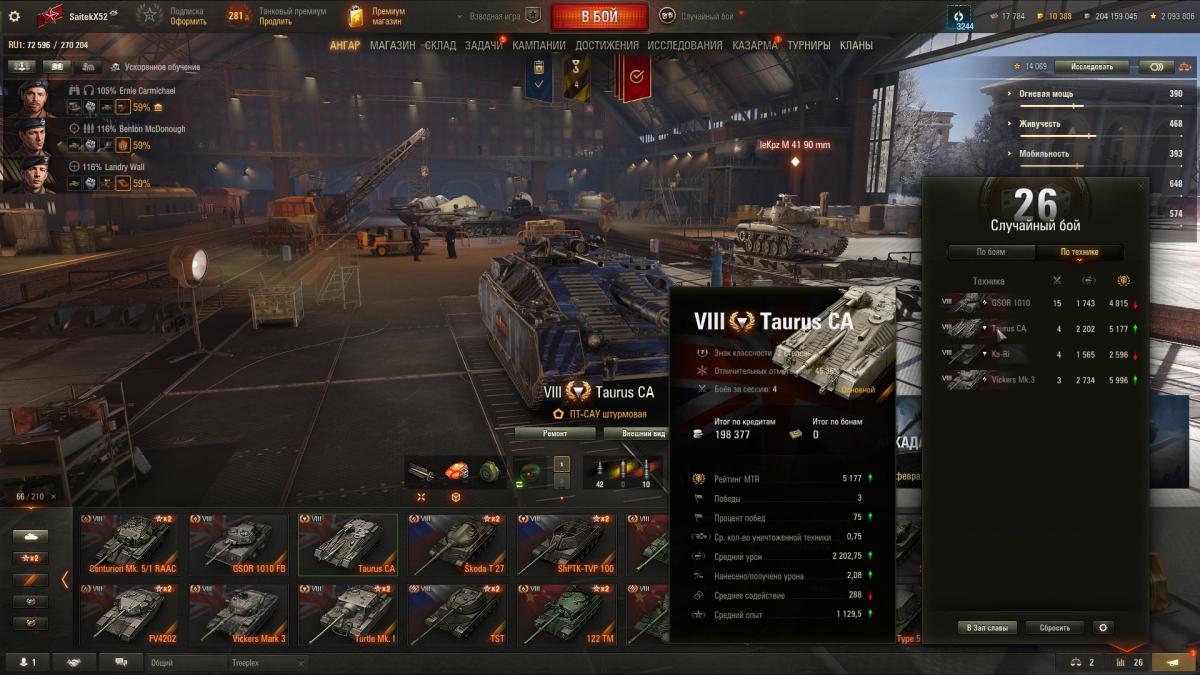Open Внешний вид customization
This screenshot has height=675, width=1200.
(643, 434)
